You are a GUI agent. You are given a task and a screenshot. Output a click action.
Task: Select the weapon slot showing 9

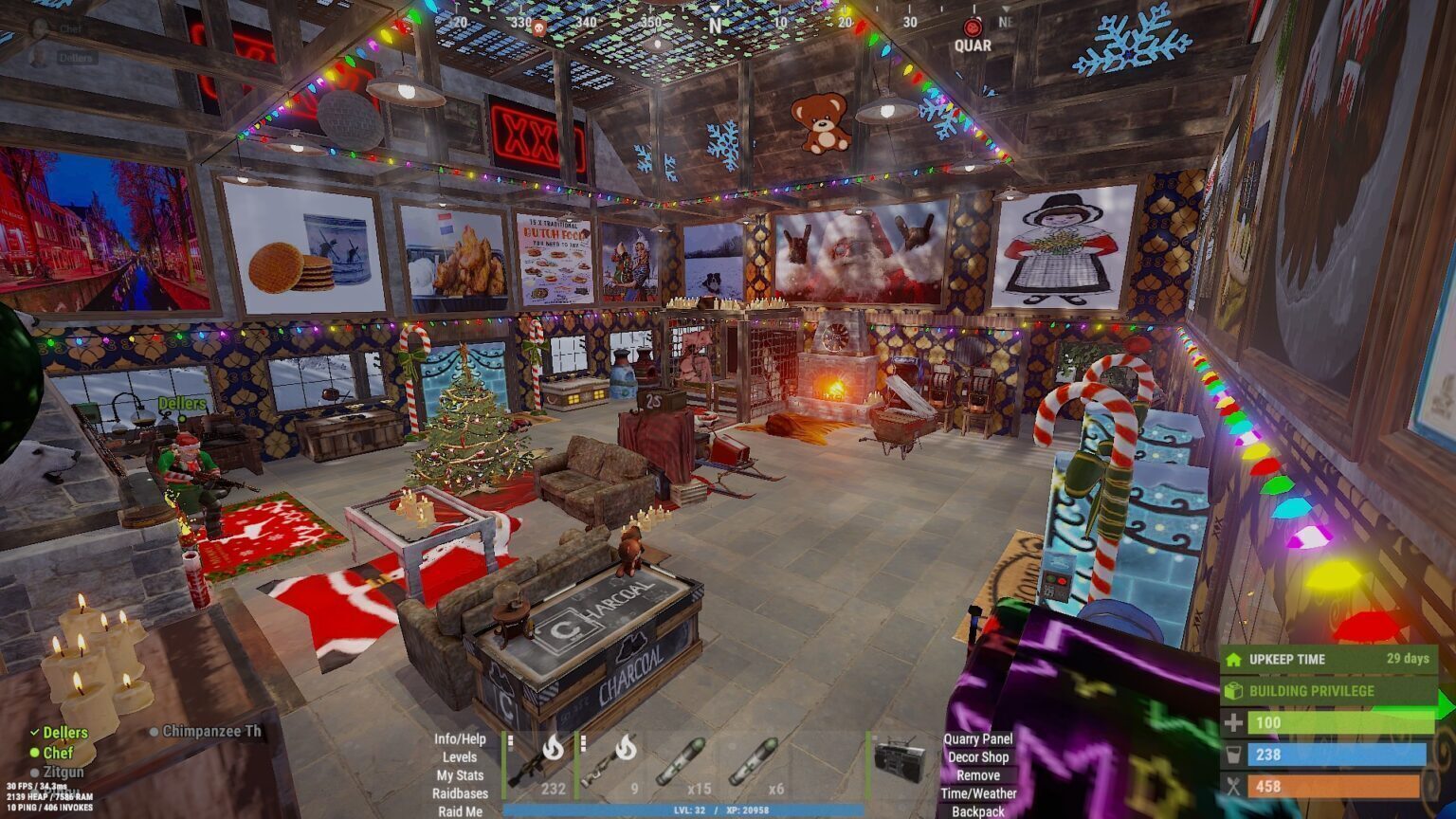[610, 764]
